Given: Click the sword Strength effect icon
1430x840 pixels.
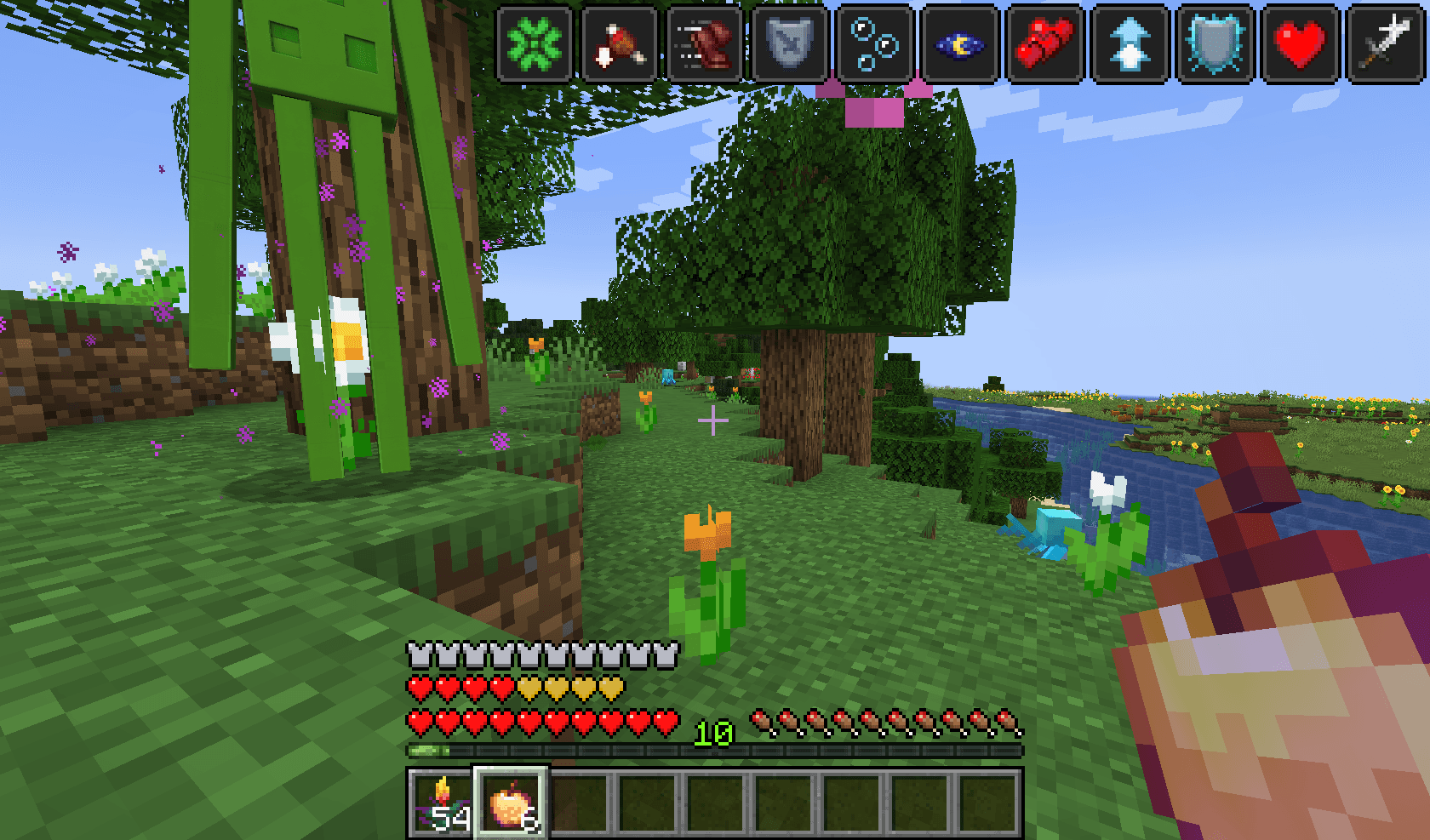Looking at the screenshot, I should coord(1386,44).
